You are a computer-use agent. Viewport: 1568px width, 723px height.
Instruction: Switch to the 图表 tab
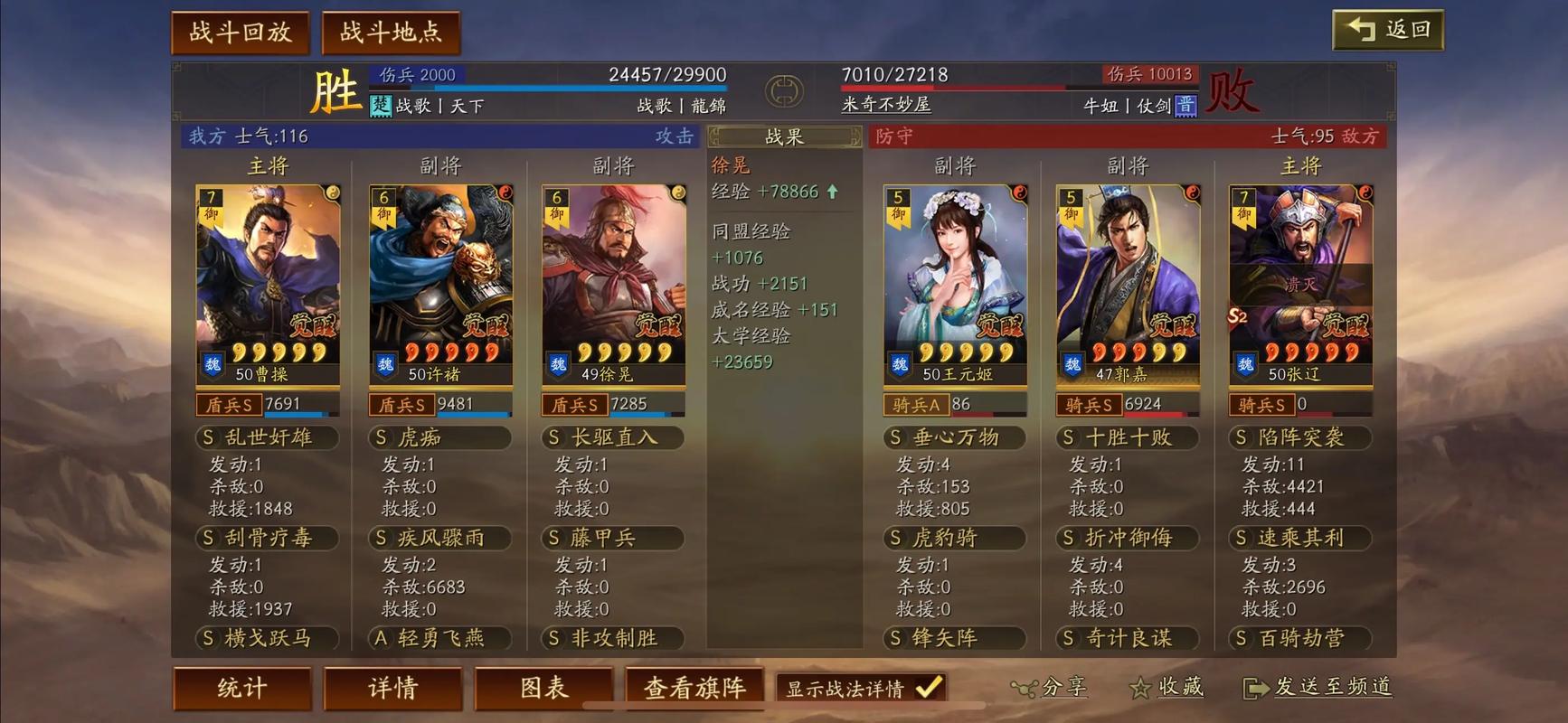tap(543, 689)
